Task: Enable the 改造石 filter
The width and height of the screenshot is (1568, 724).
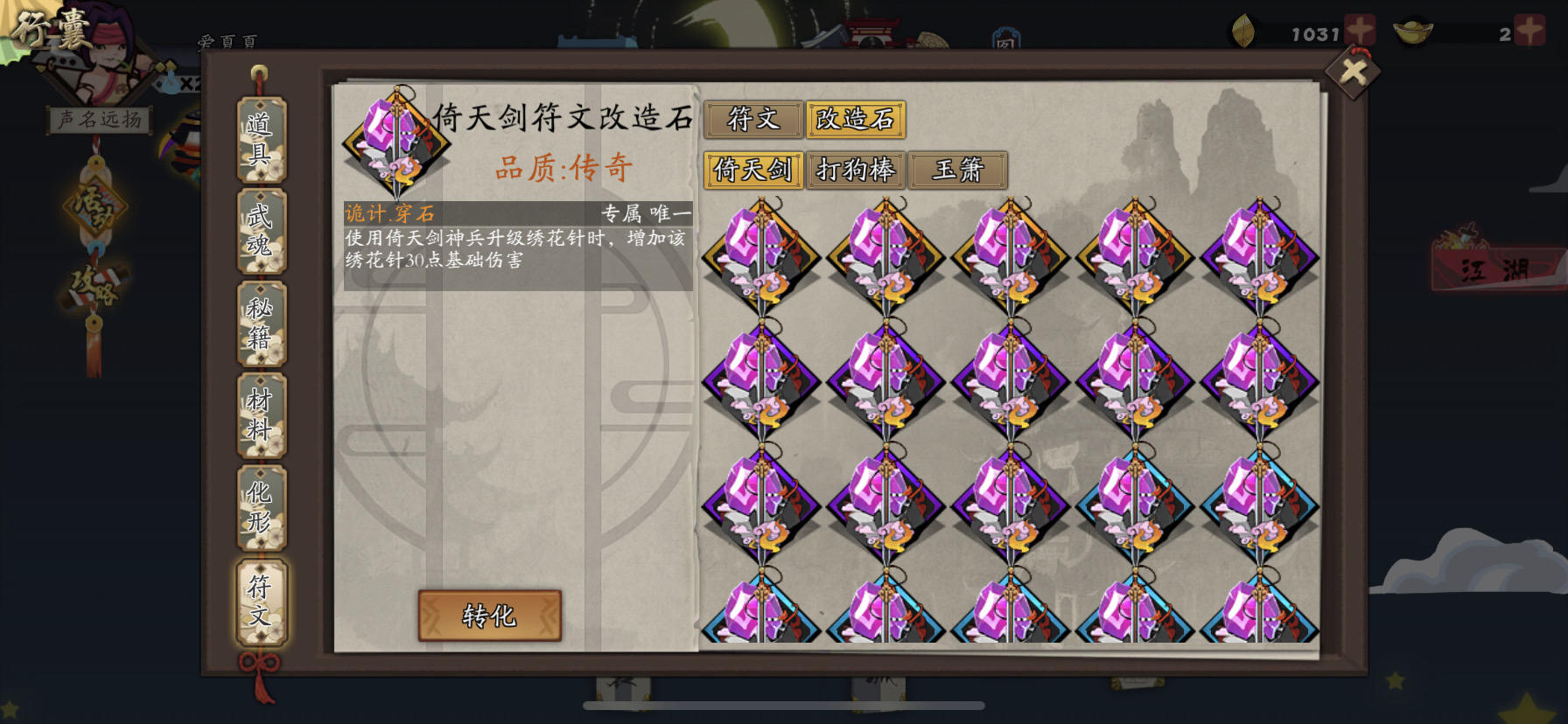Action: tap(856, 121)
